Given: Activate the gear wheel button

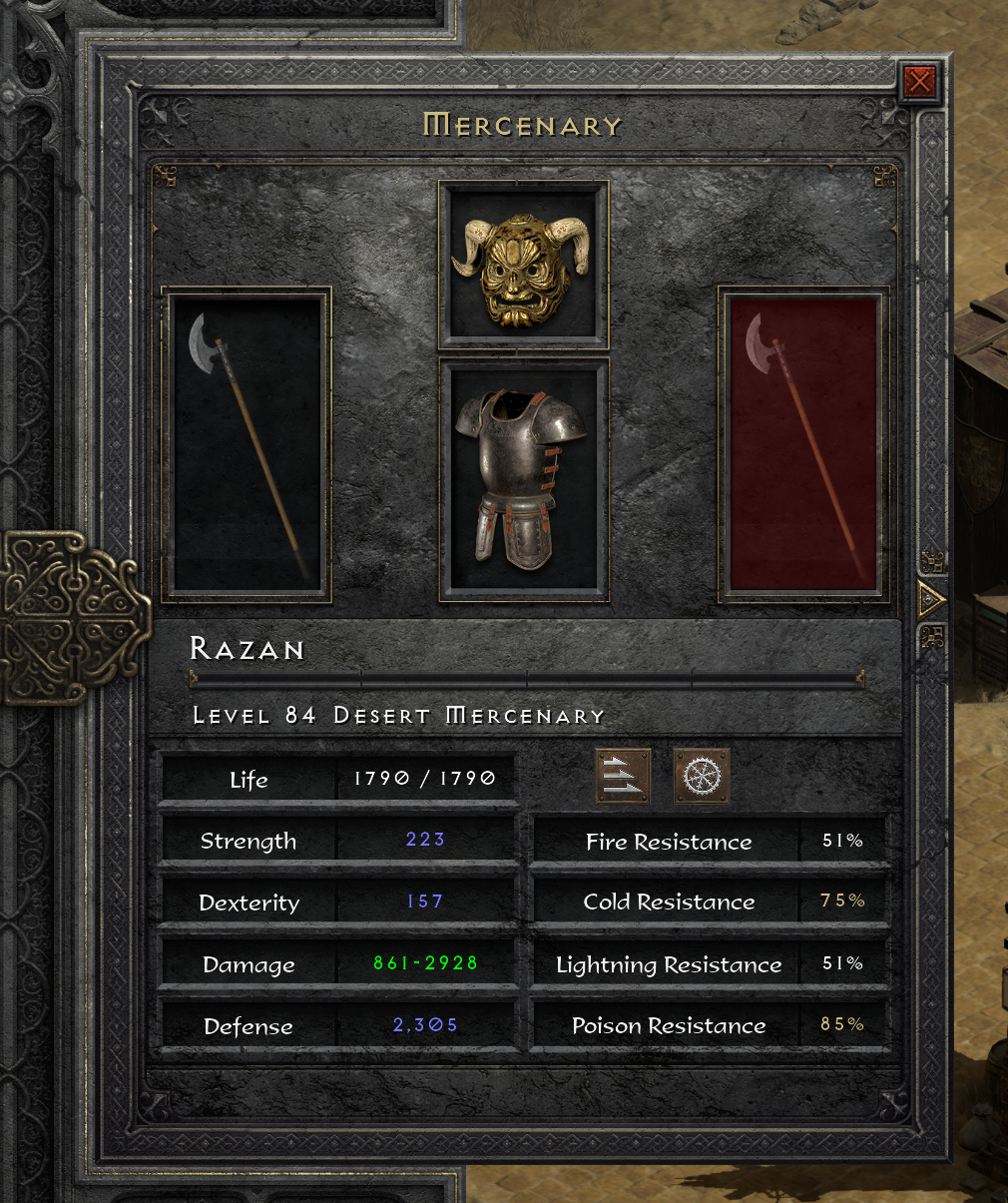Looking at the screenshot, I should [x=702, y=776].
